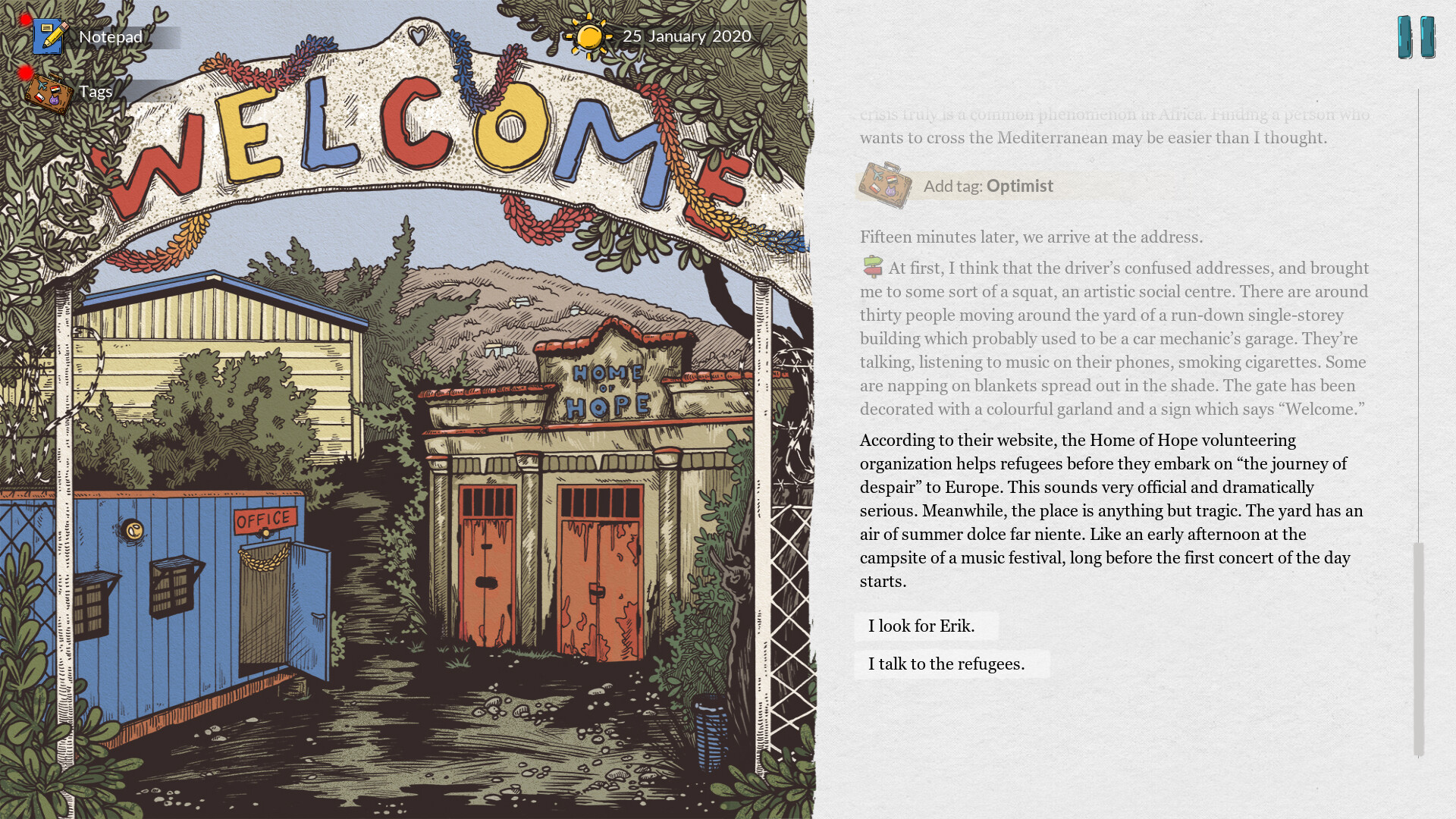
Task: Pause the game via pause icon
Action: [x=1415, y=34]
